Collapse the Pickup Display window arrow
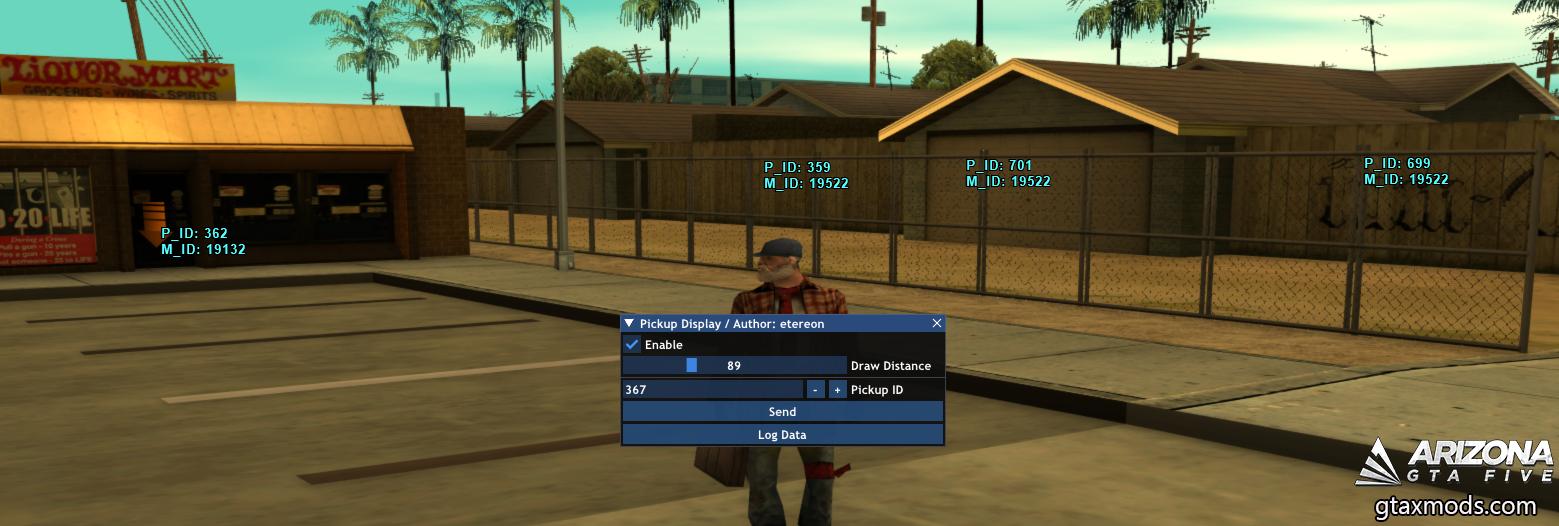The image size is (1559, 526). pos(629,324)
